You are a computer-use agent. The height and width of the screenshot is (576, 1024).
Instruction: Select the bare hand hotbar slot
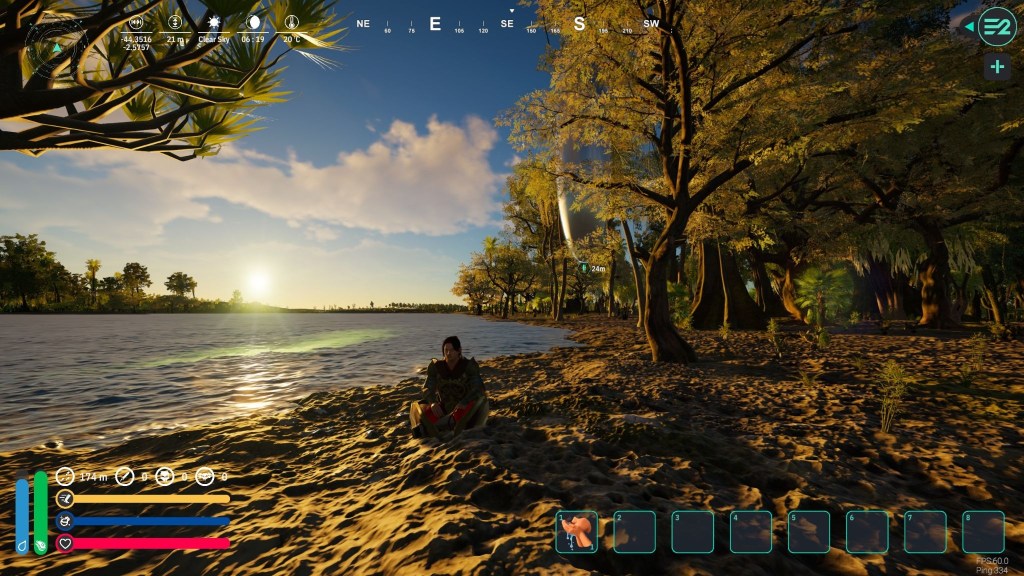576,532
